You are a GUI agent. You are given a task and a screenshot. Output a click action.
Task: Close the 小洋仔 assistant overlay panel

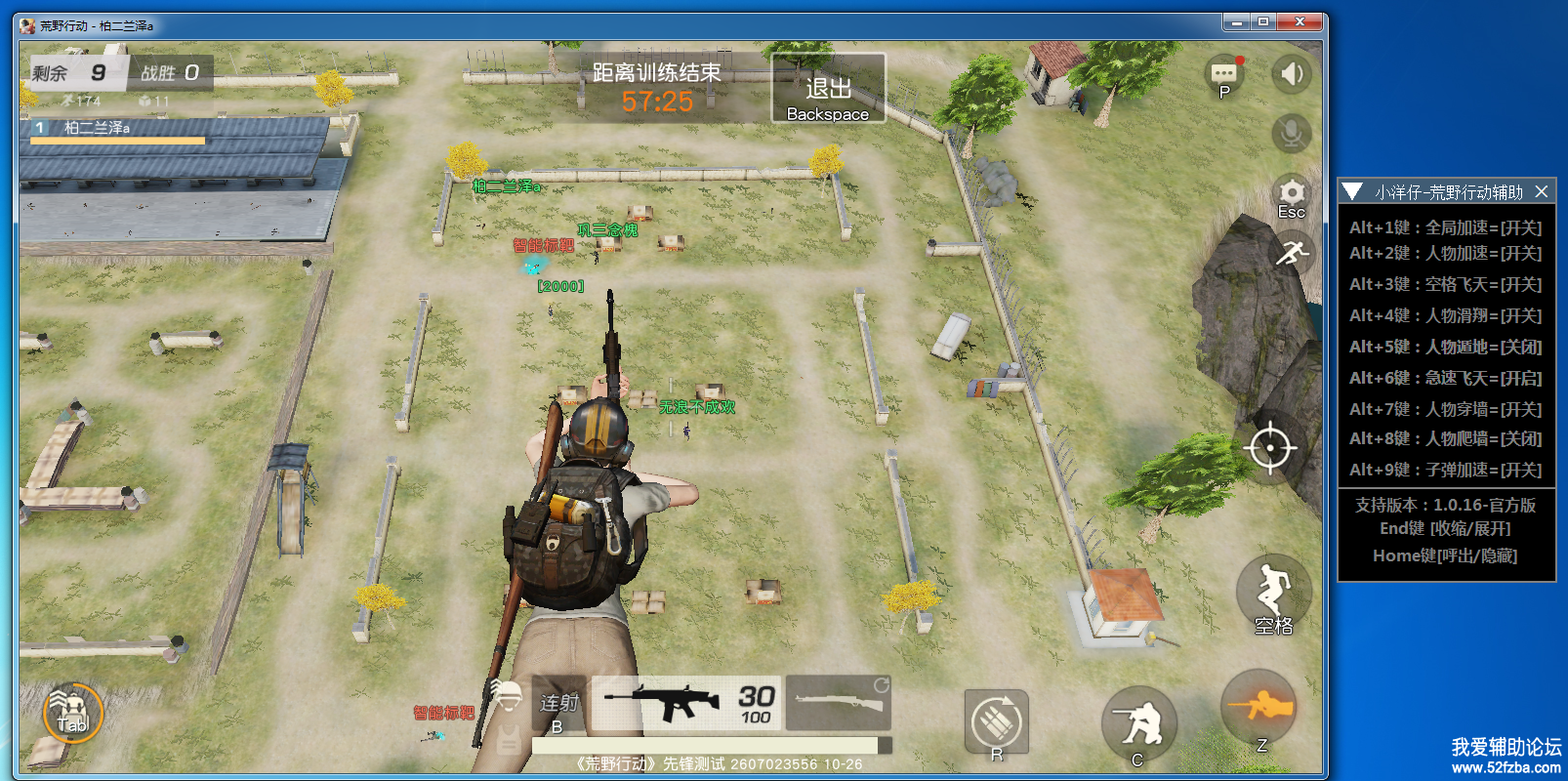pos(1542,191)
